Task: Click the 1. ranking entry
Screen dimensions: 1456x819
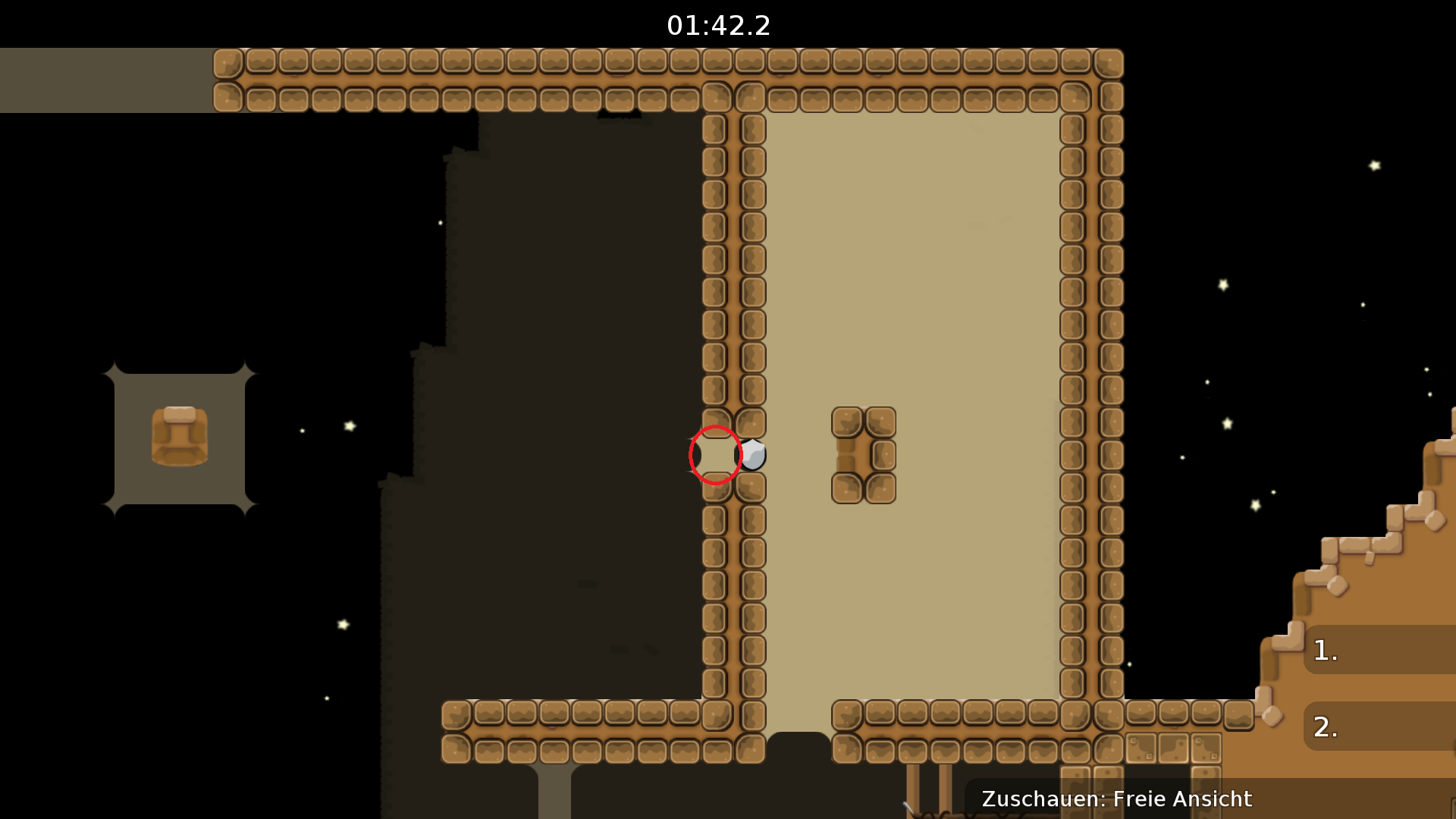Action: tap(1326, 651)
